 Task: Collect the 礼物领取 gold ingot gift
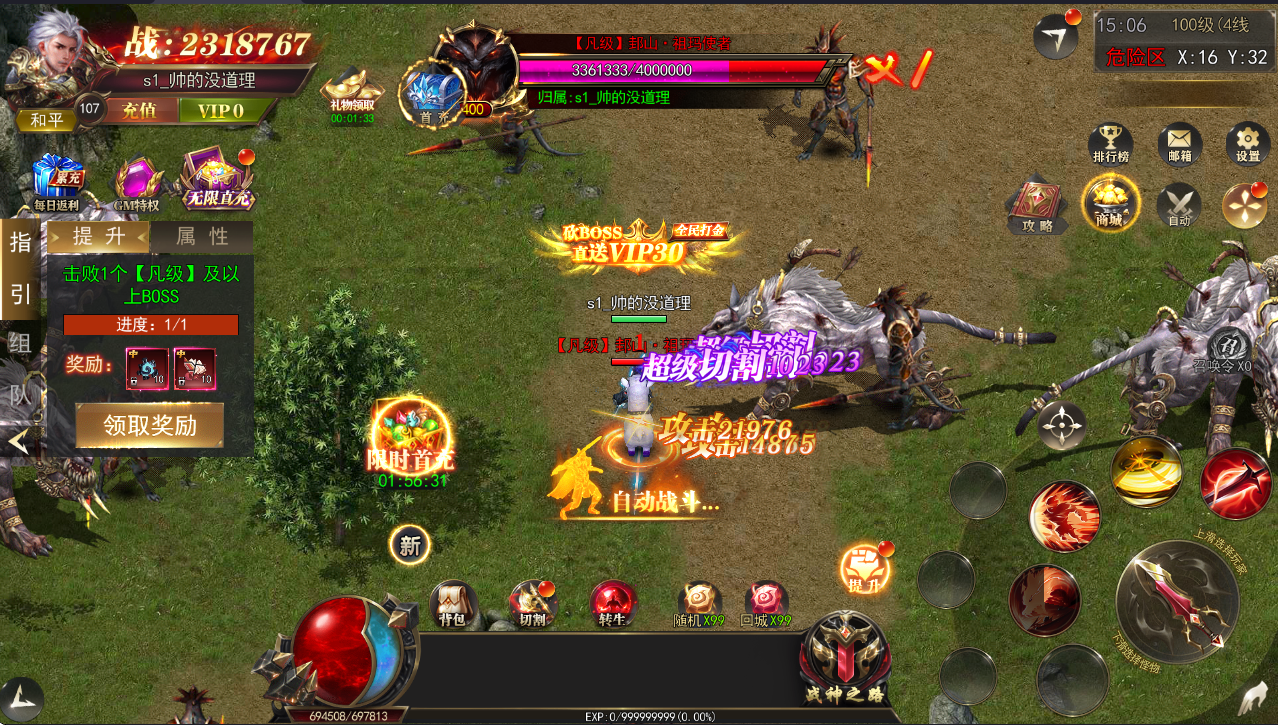(353, 93)
